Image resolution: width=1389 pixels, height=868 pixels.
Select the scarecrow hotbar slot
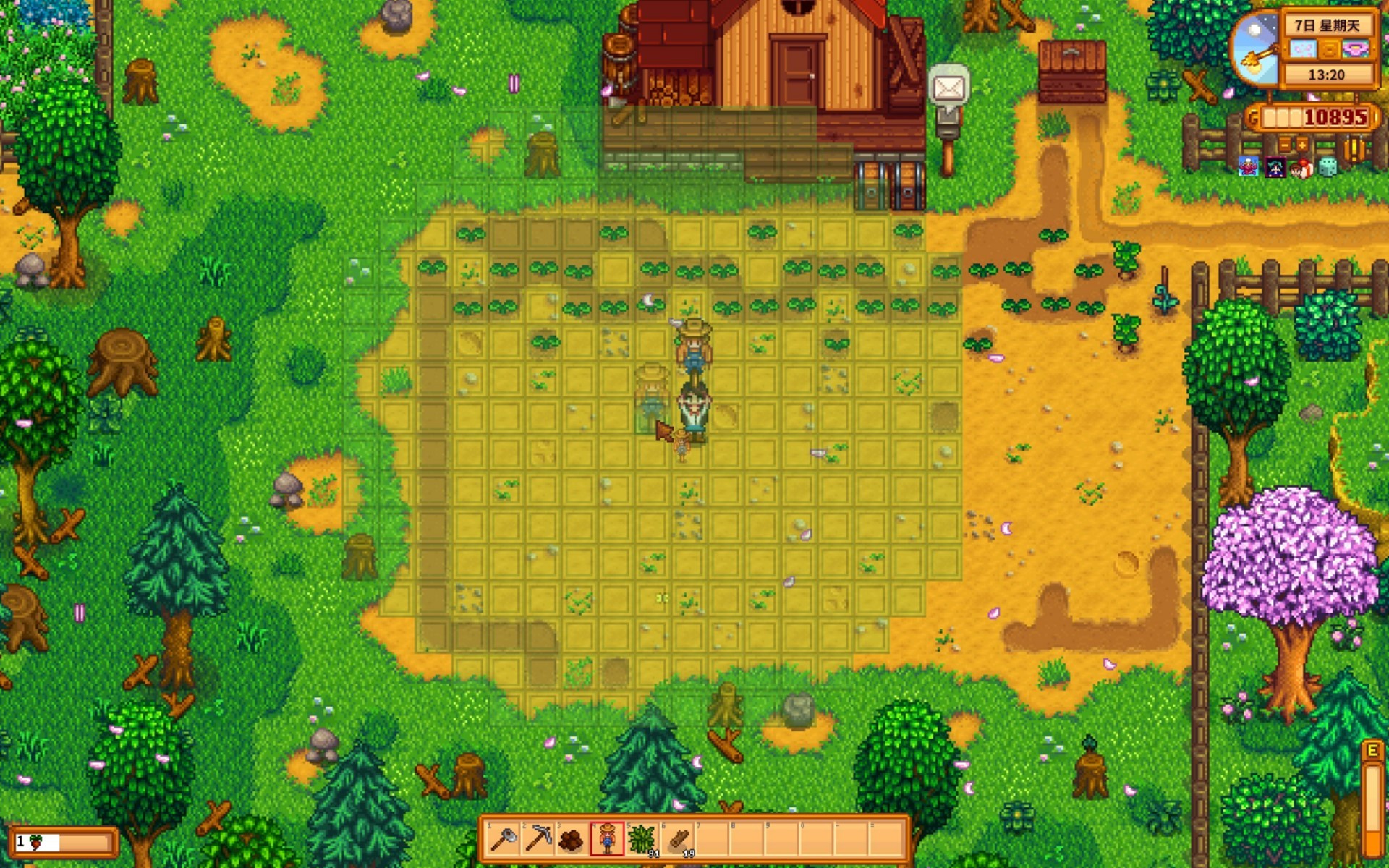[x=606, y=839]
